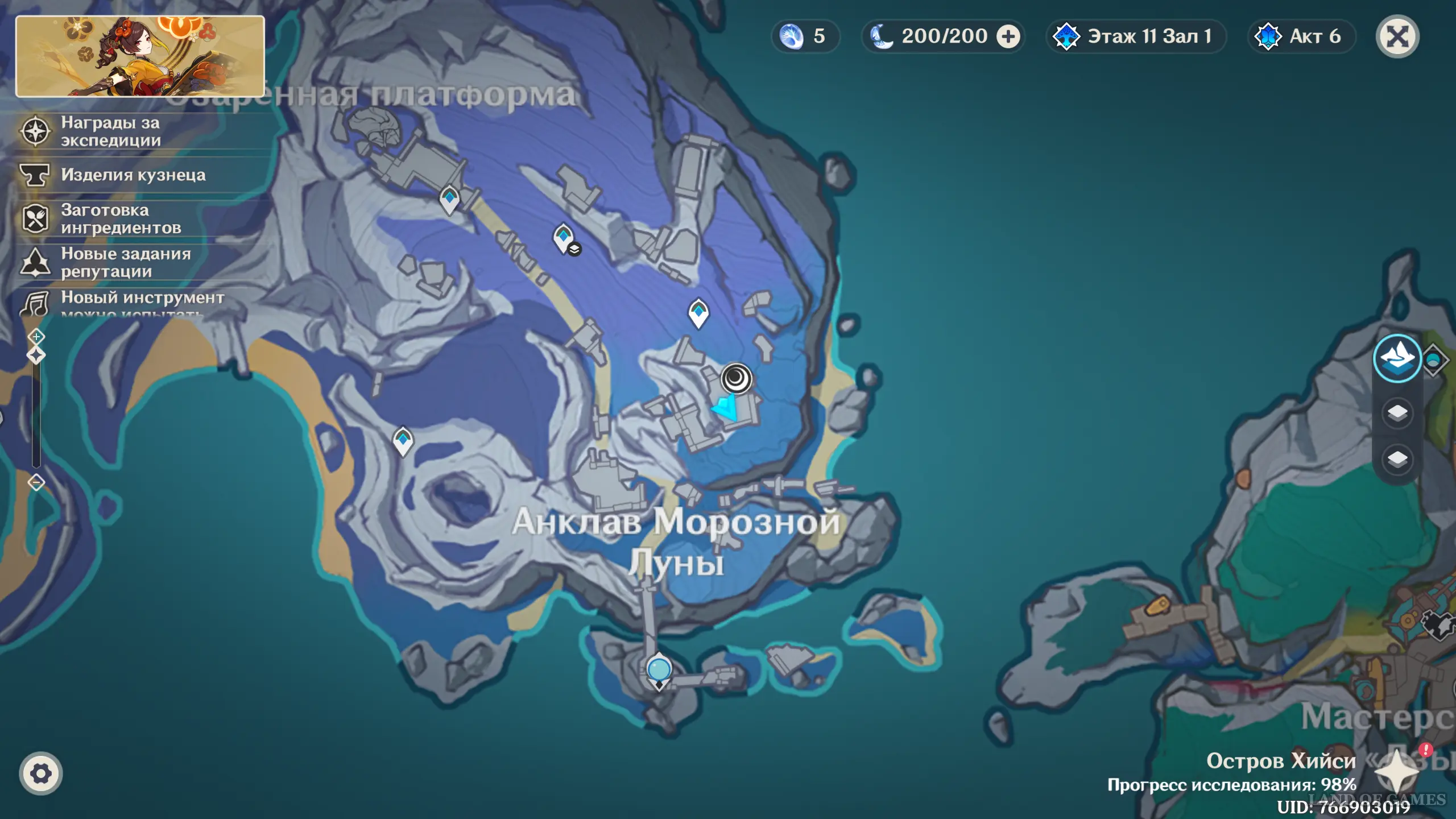Viewport: 1456px width, 819px height.
Task: Zoom in the map with plus button
Action: [x=36, y=337]
